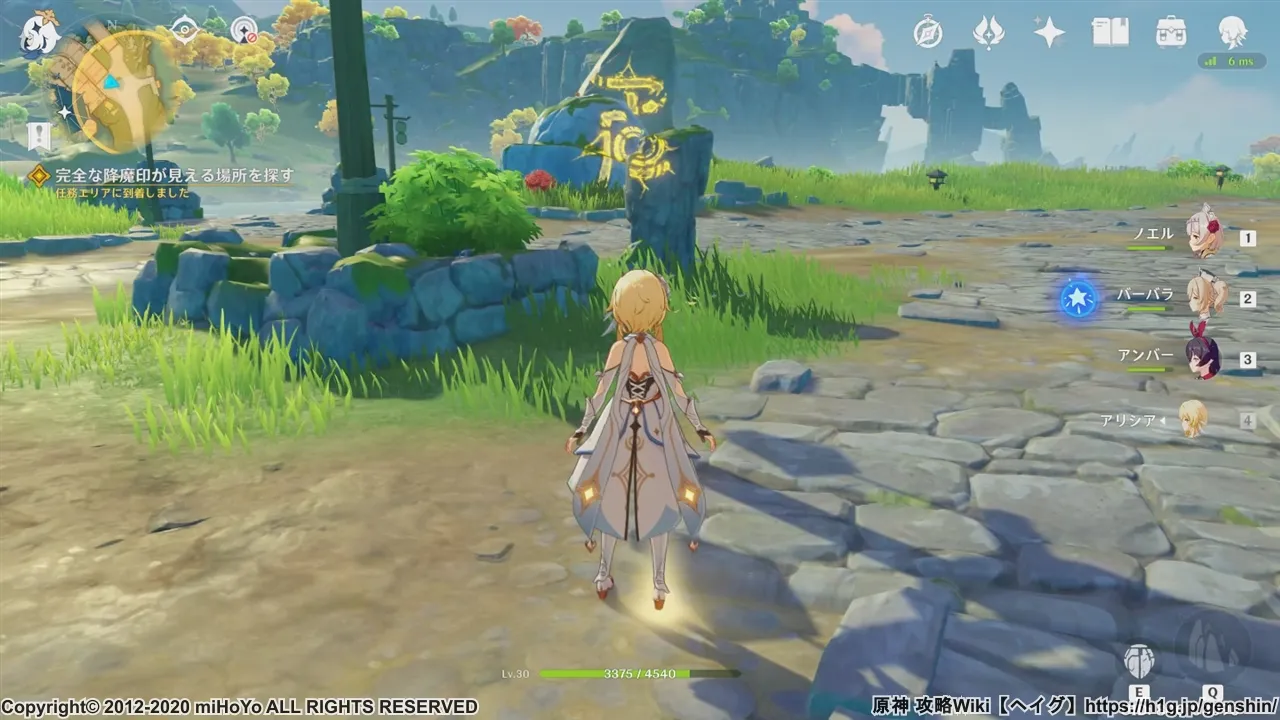Select active character アリシア in party list
This screenshot has width=1280, height=720.
click(1193, 419)
